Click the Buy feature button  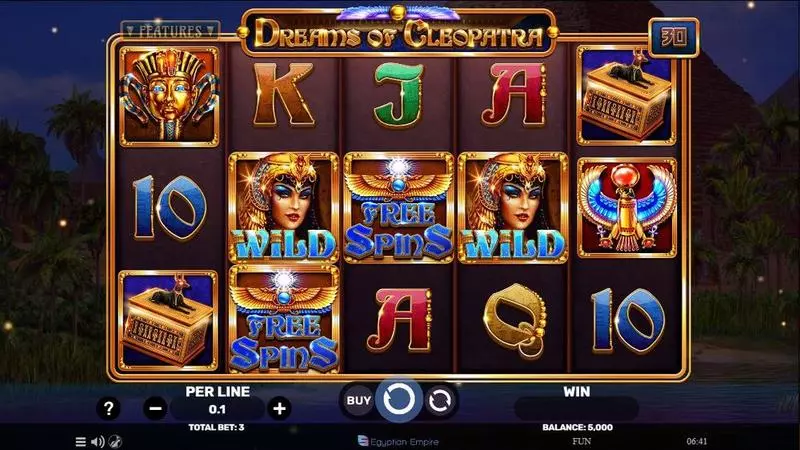pyautogui.click(x=358, y=401)
